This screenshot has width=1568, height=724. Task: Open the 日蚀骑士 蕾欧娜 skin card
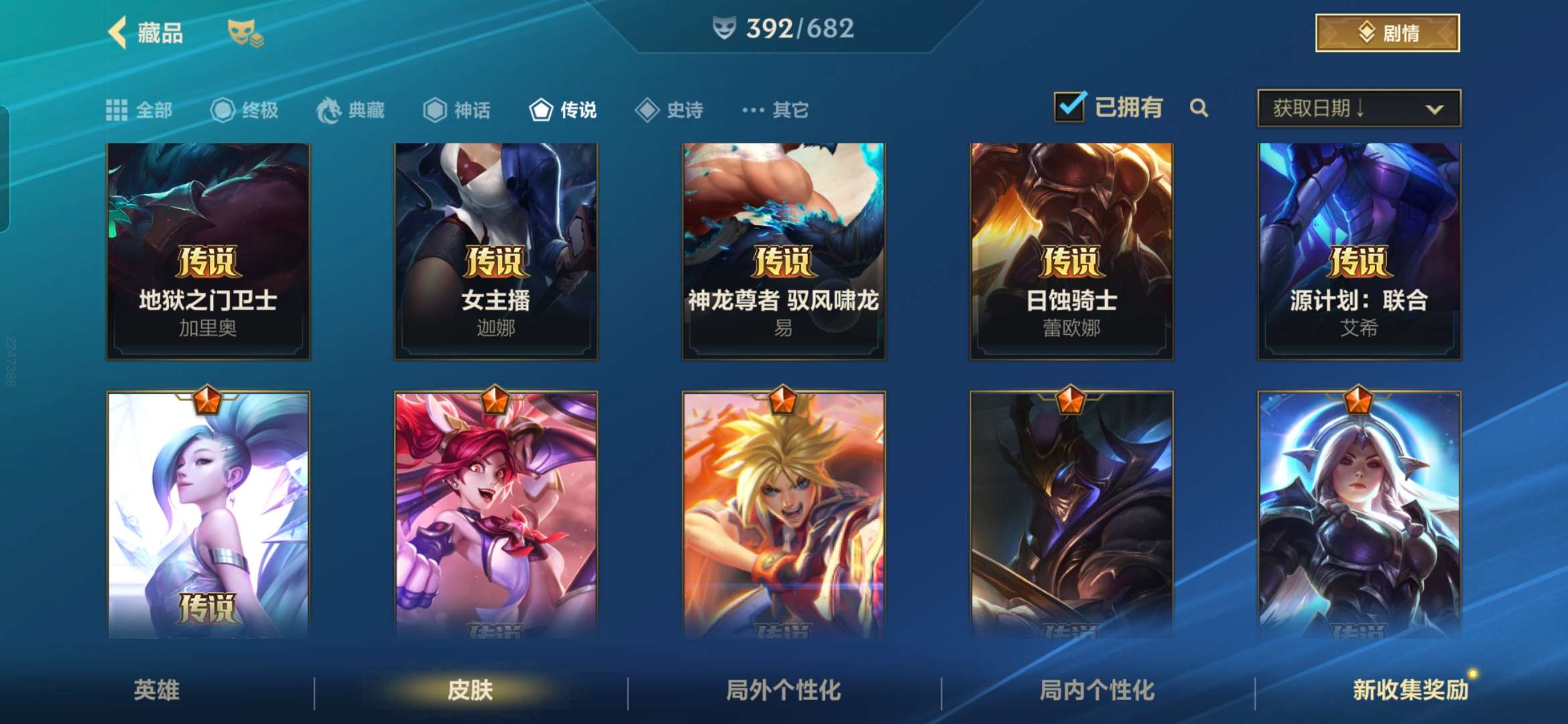tap(1071, 251)
